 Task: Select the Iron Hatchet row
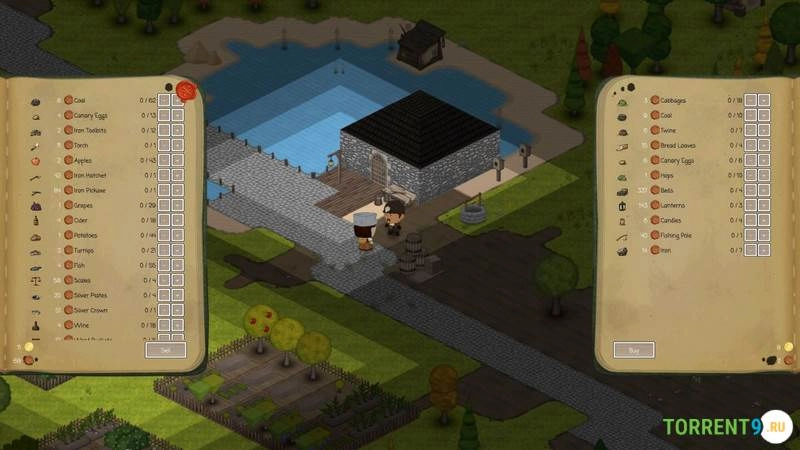89,175
